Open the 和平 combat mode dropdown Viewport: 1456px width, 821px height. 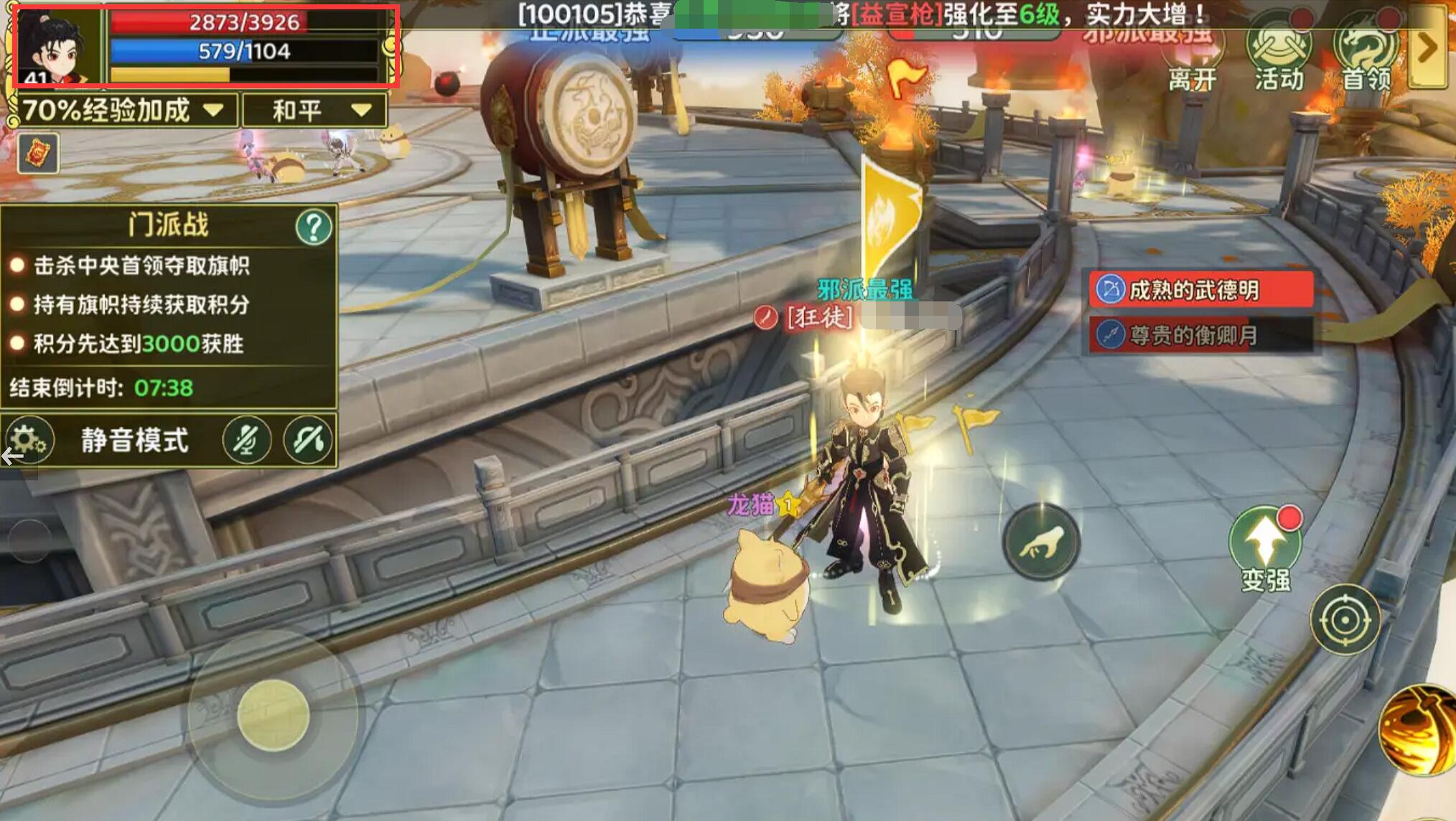pos(314,111)
